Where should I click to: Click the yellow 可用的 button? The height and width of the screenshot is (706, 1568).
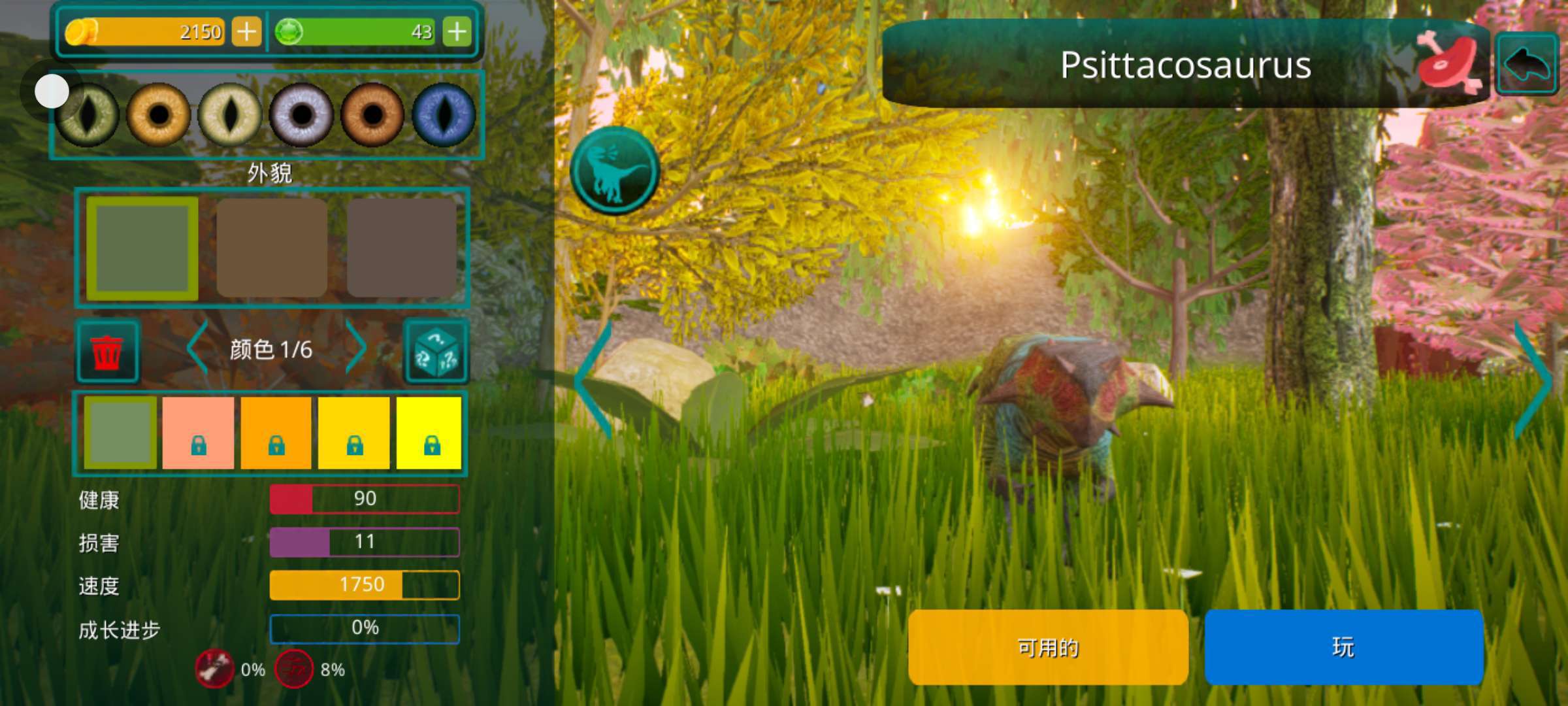click(1048, 647)
